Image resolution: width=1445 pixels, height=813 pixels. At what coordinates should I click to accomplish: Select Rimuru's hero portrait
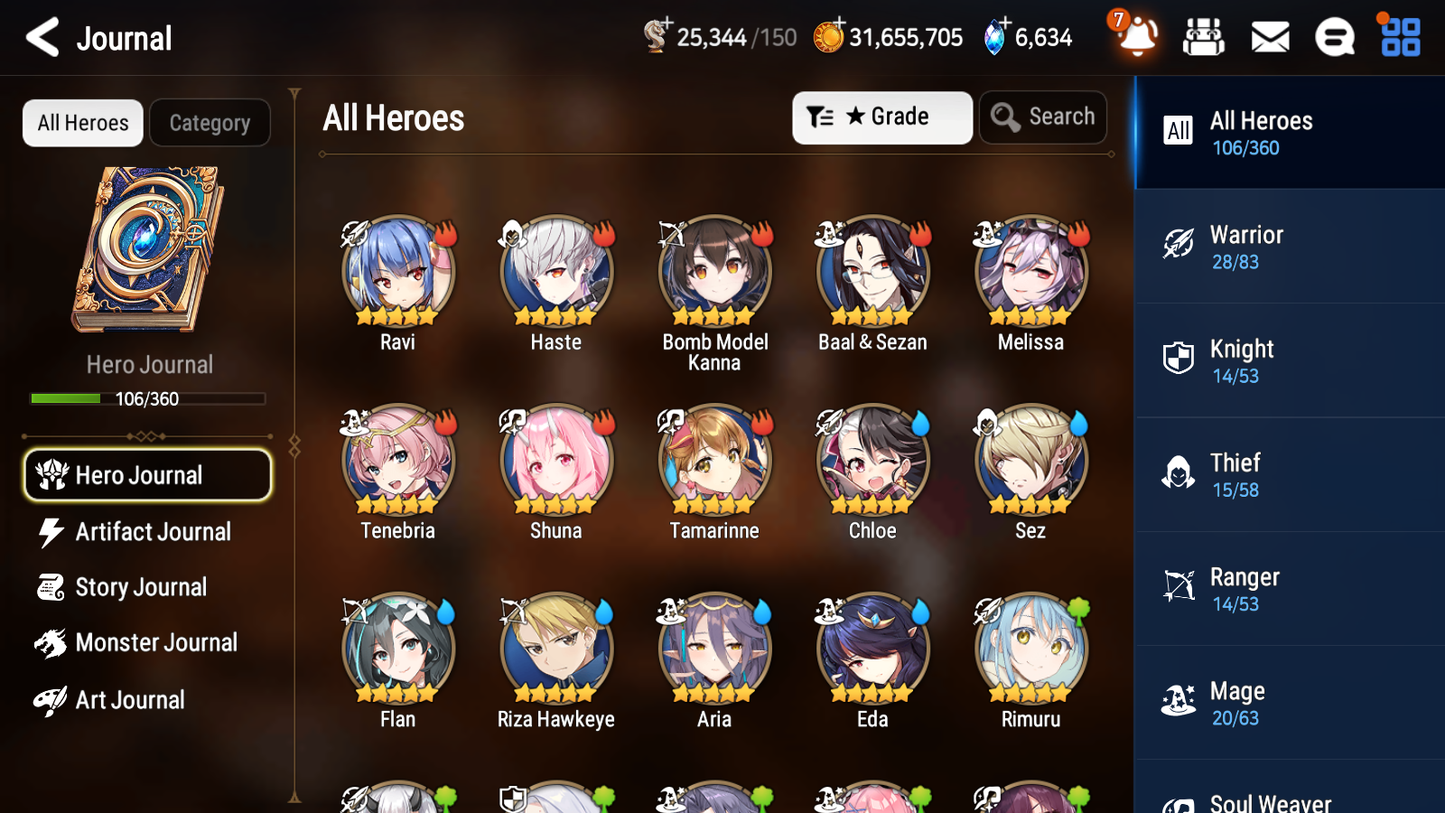(x=1031, y=647)
